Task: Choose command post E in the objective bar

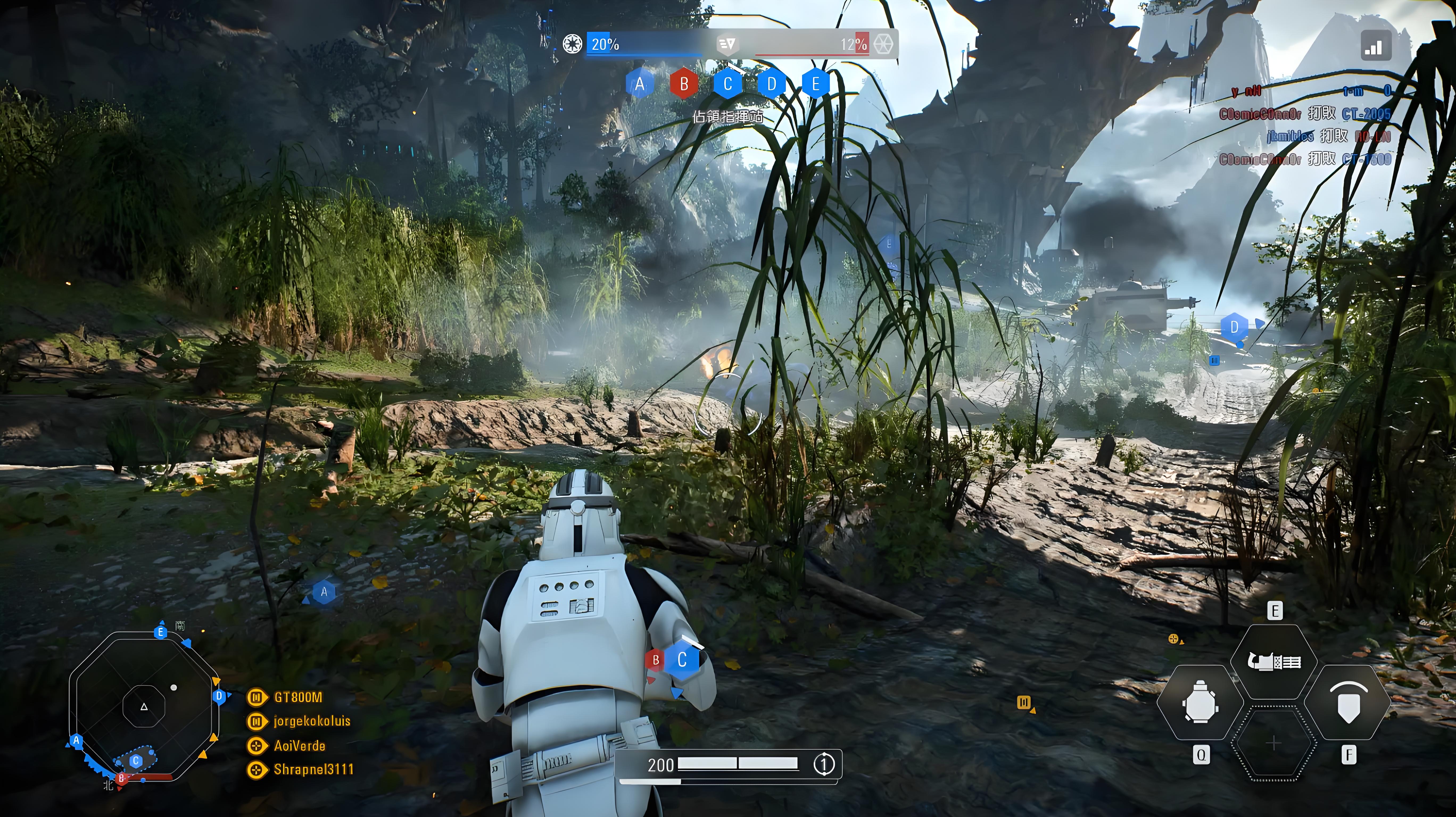Action: pos(816,84)
